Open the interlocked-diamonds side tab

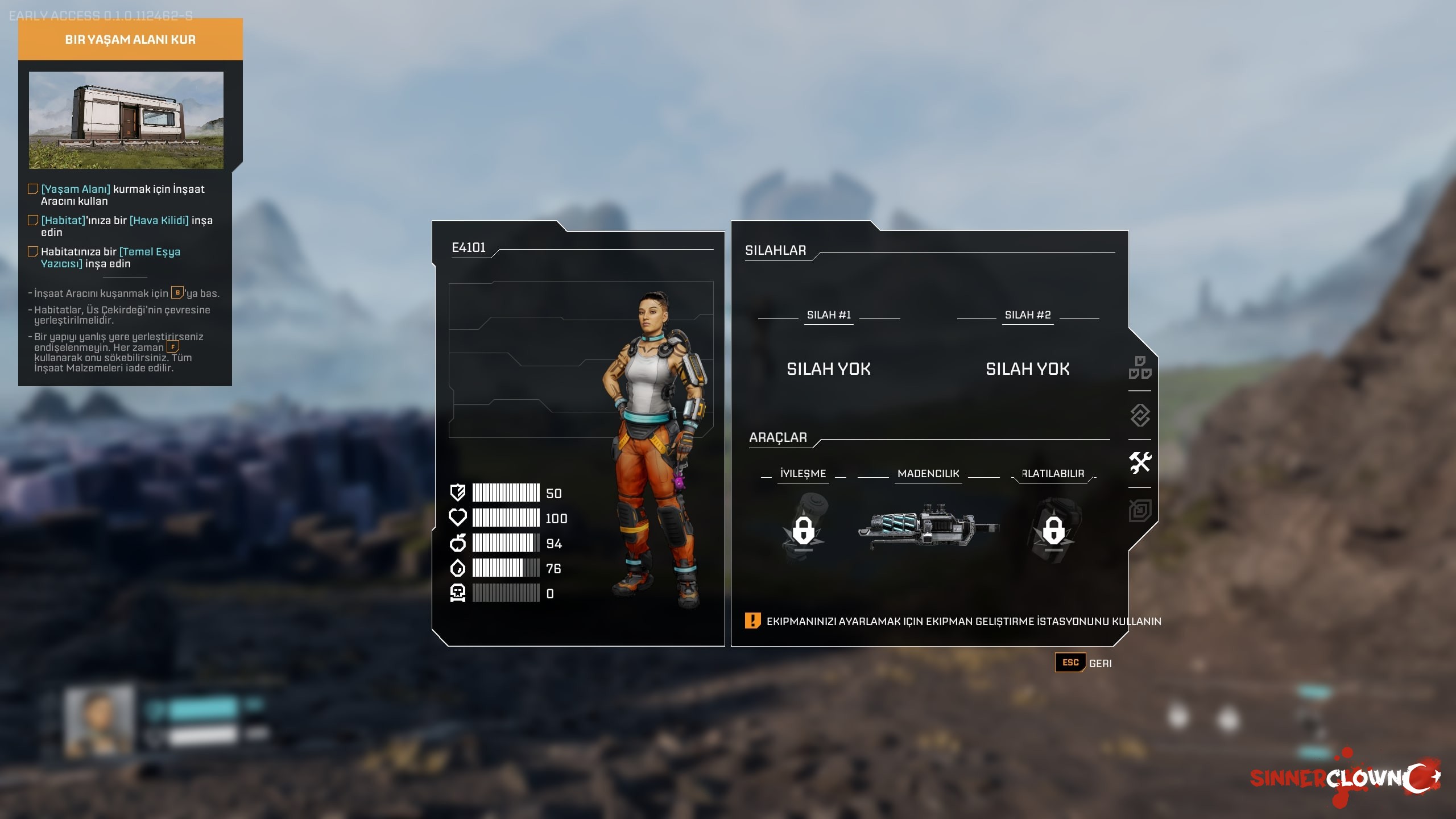pyautogui.click(x=1140, y=415)
